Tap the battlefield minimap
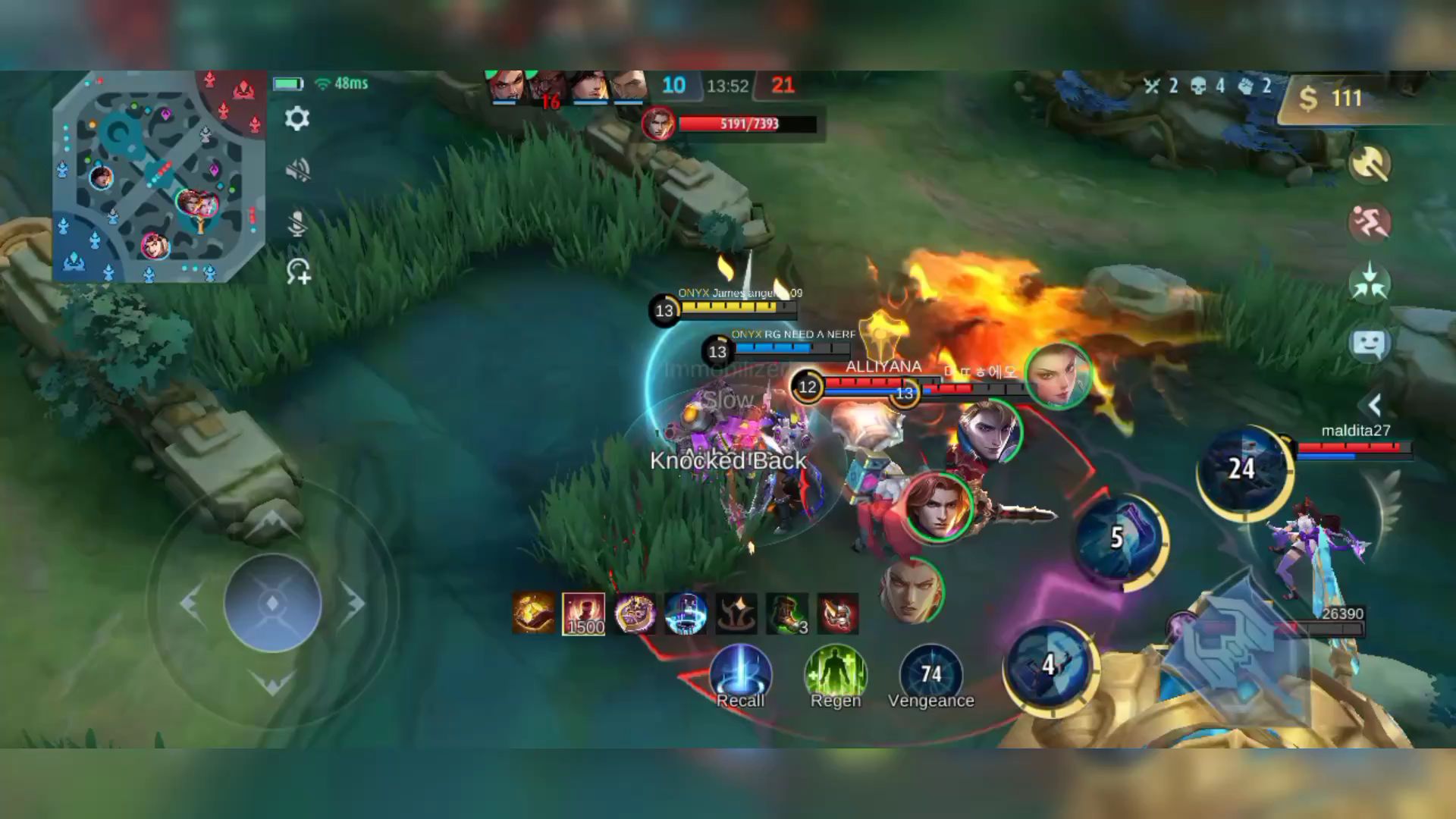The image size is (1456, 819). (158, 177)
